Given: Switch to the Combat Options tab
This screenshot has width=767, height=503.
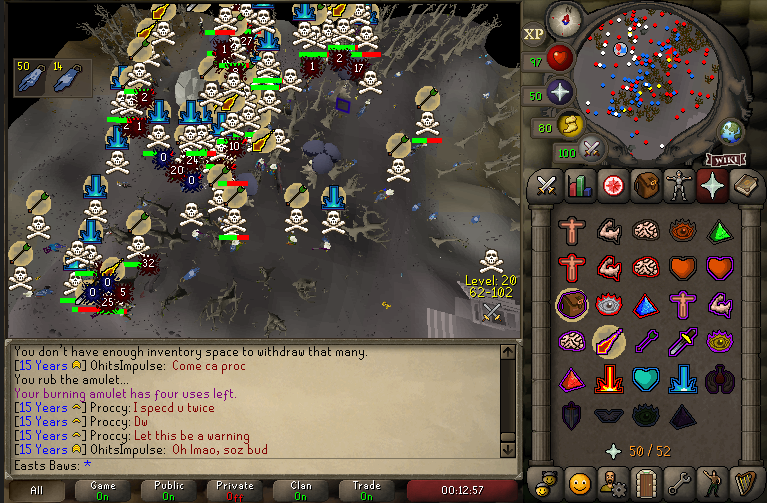Looking at the screenshot, I should (x=546, y=185).
